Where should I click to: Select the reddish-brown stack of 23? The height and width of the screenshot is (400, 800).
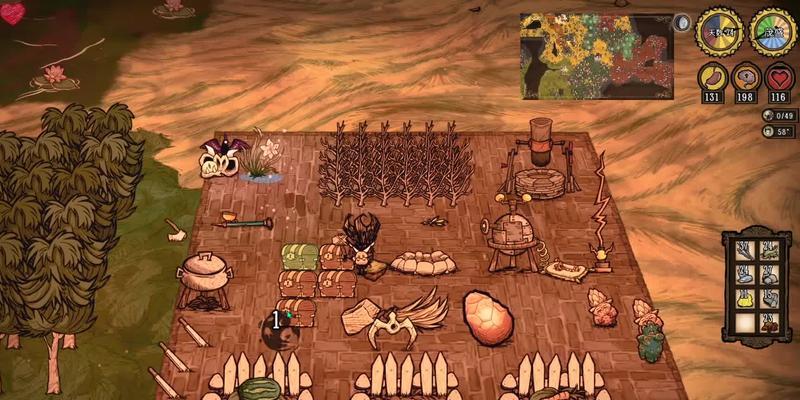(769, 322)
